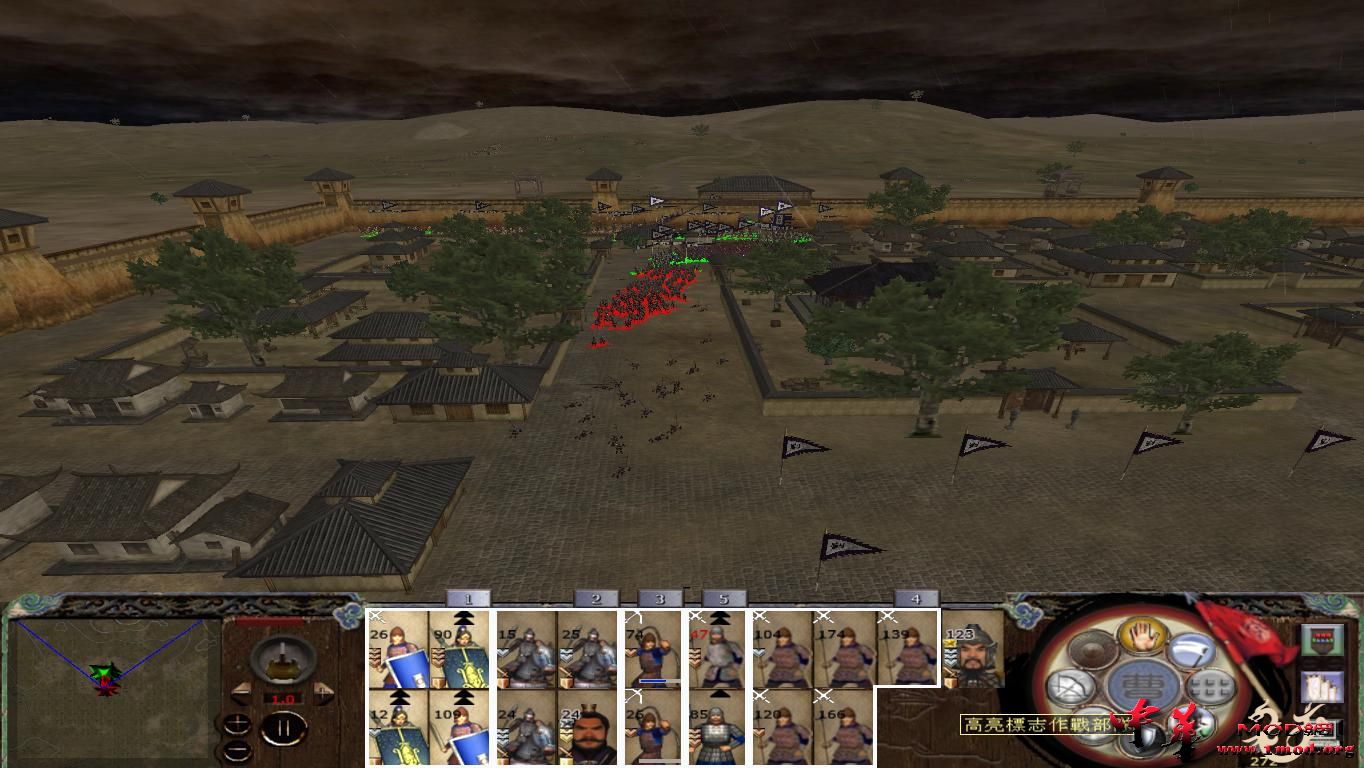The width and height of the screenshot is (1364, 768).
Task: Select the attack order icon on the radial panel
Action: click(x=1189, y=650)
